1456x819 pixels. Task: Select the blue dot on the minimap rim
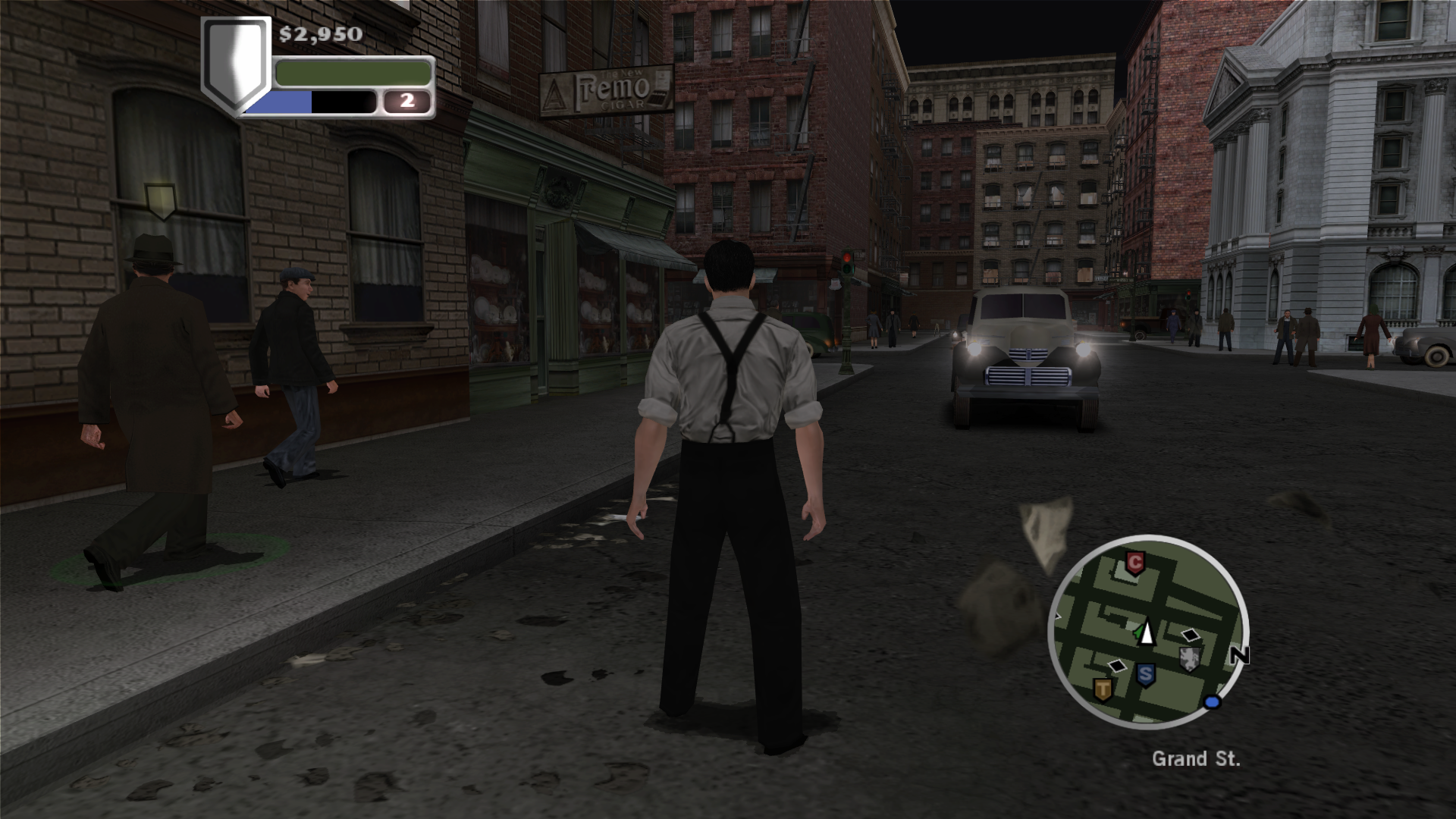click(x=1212, y=702)
